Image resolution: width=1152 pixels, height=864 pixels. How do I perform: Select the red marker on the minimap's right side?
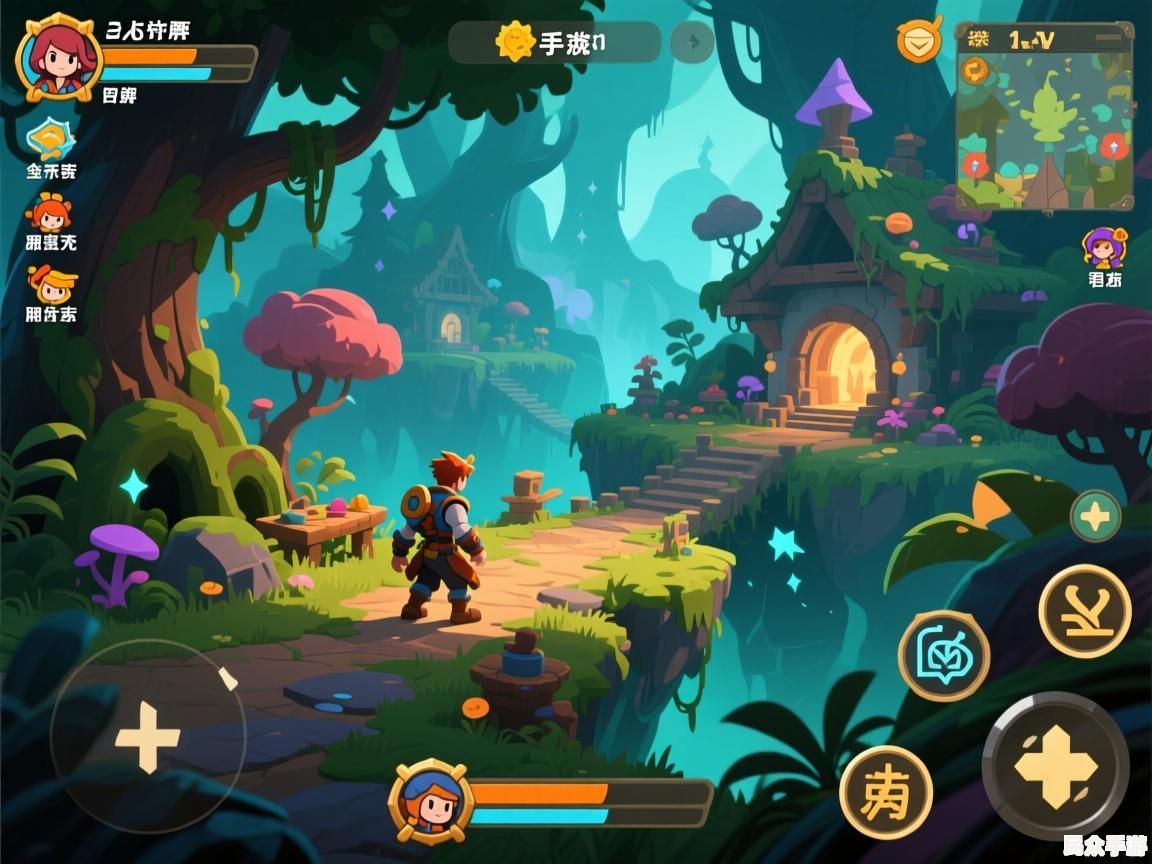coord(1114,146)
